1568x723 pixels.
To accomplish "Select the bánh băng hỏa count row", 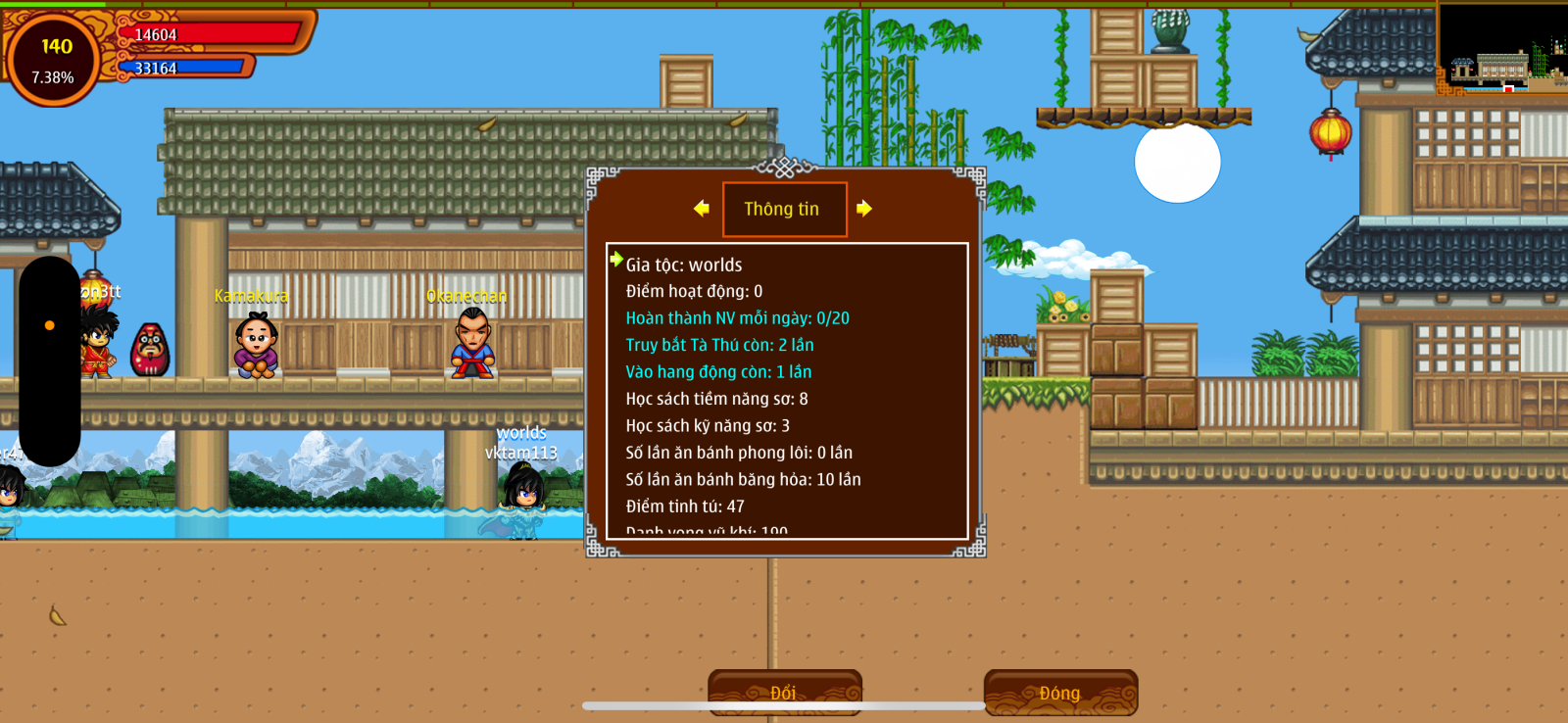I will pos(743,480).
